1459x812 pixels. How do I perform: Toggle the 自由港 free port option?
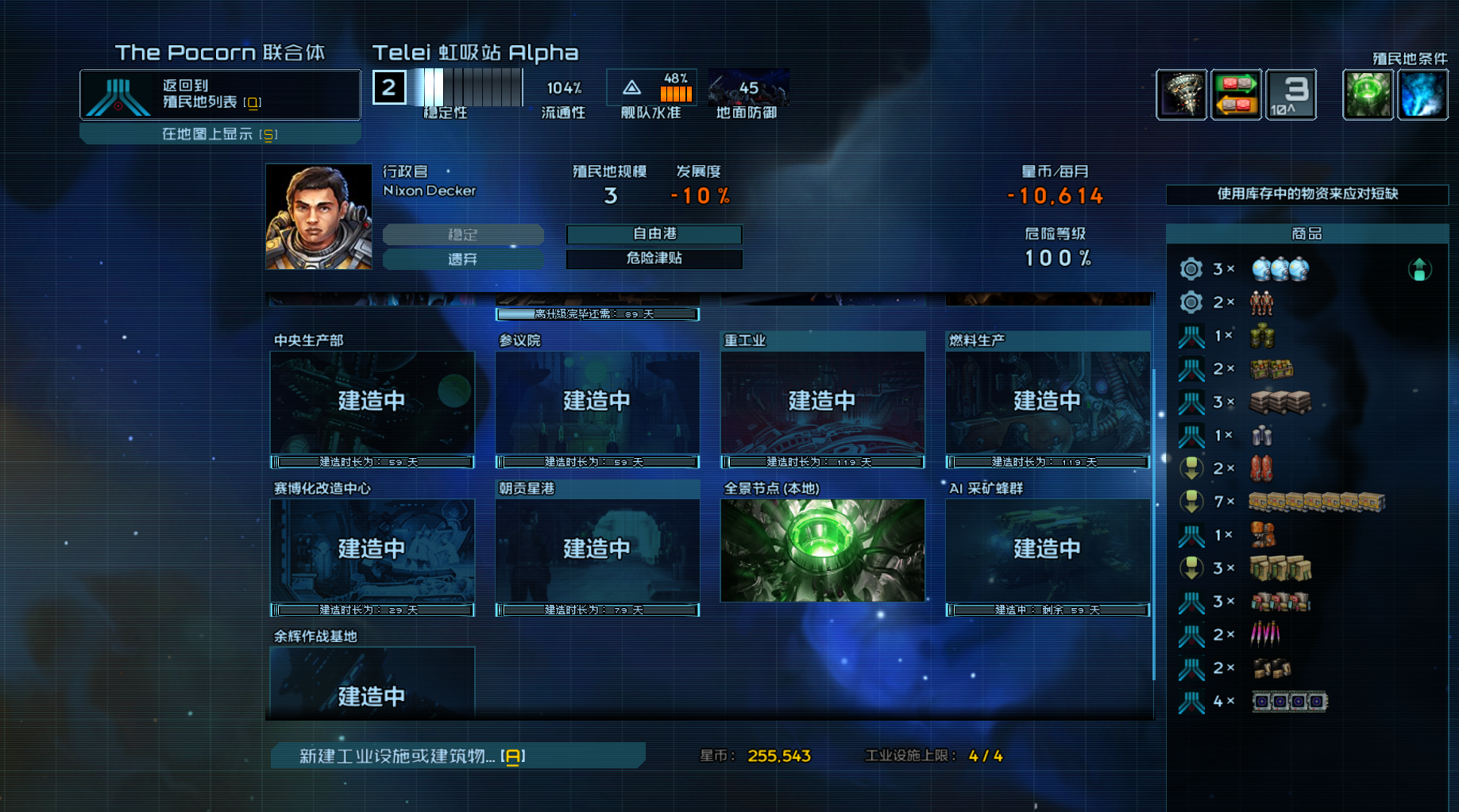pyautogui.click(x=654, y=234)
